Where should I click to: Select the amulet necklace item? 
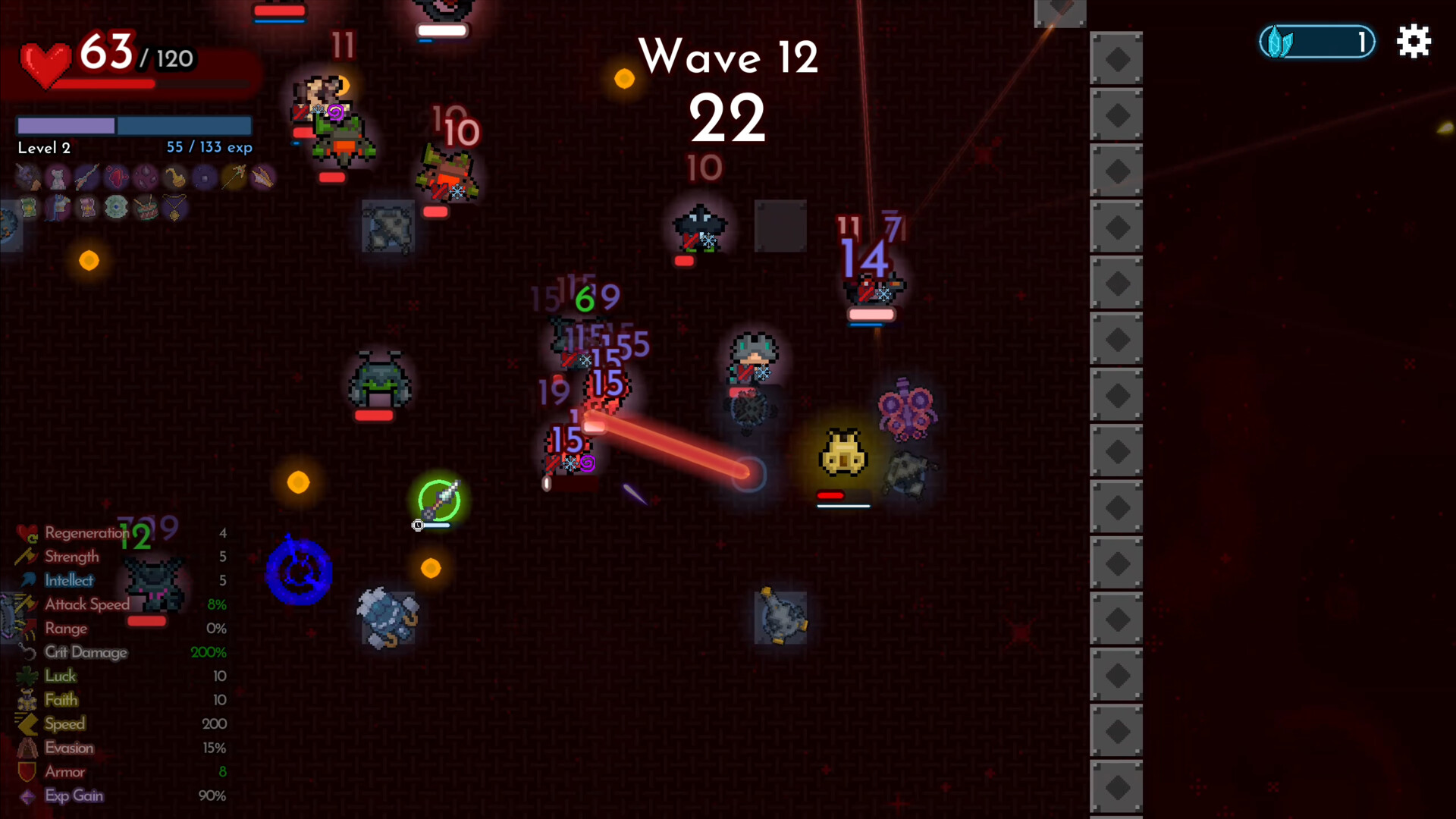pyautogui.click(x=174, y=207)
